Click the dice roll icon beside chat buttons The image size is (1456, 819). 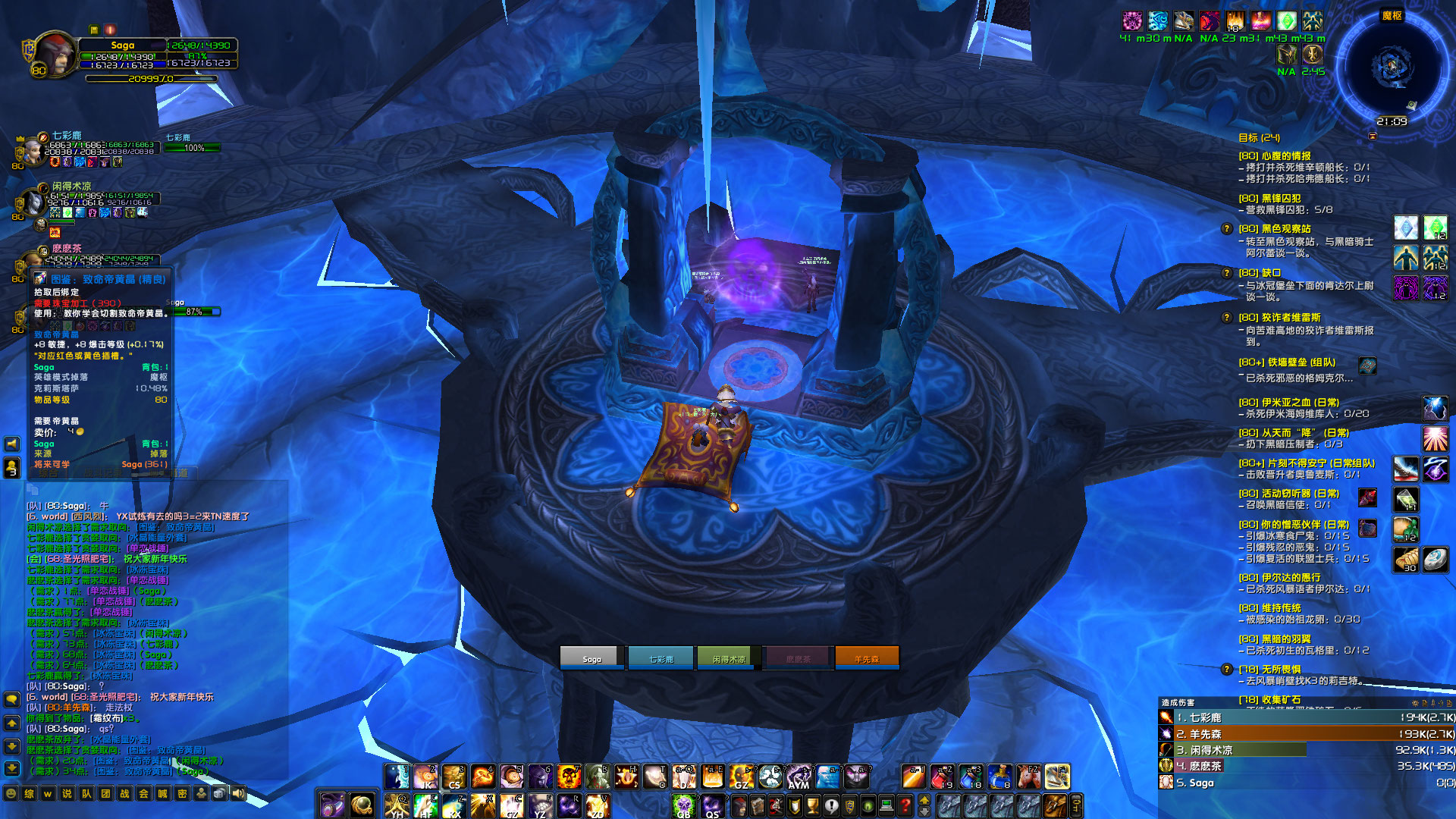(x=219, y=792)
